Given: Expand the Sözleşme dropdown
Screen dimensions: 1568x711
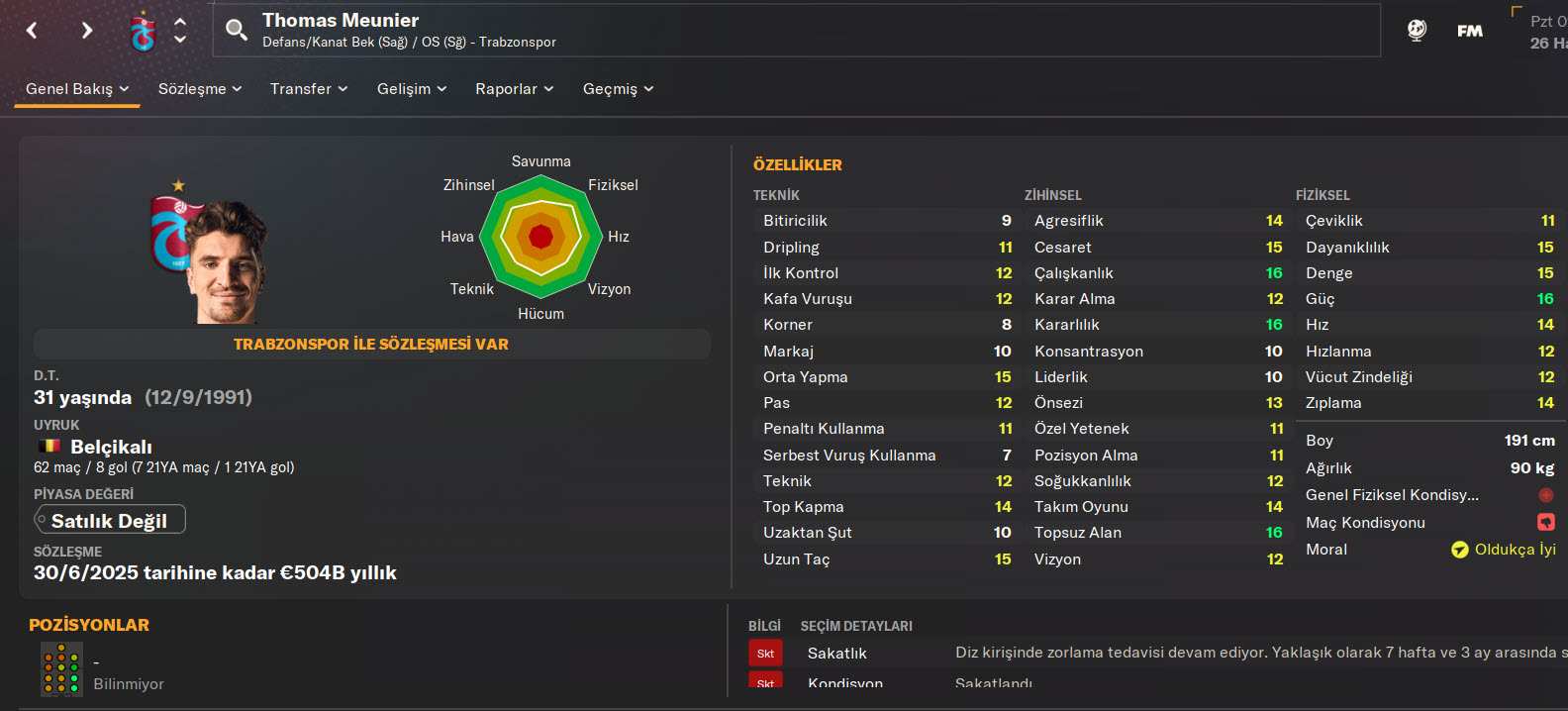Looking at the screenshot, I should 200,89.
